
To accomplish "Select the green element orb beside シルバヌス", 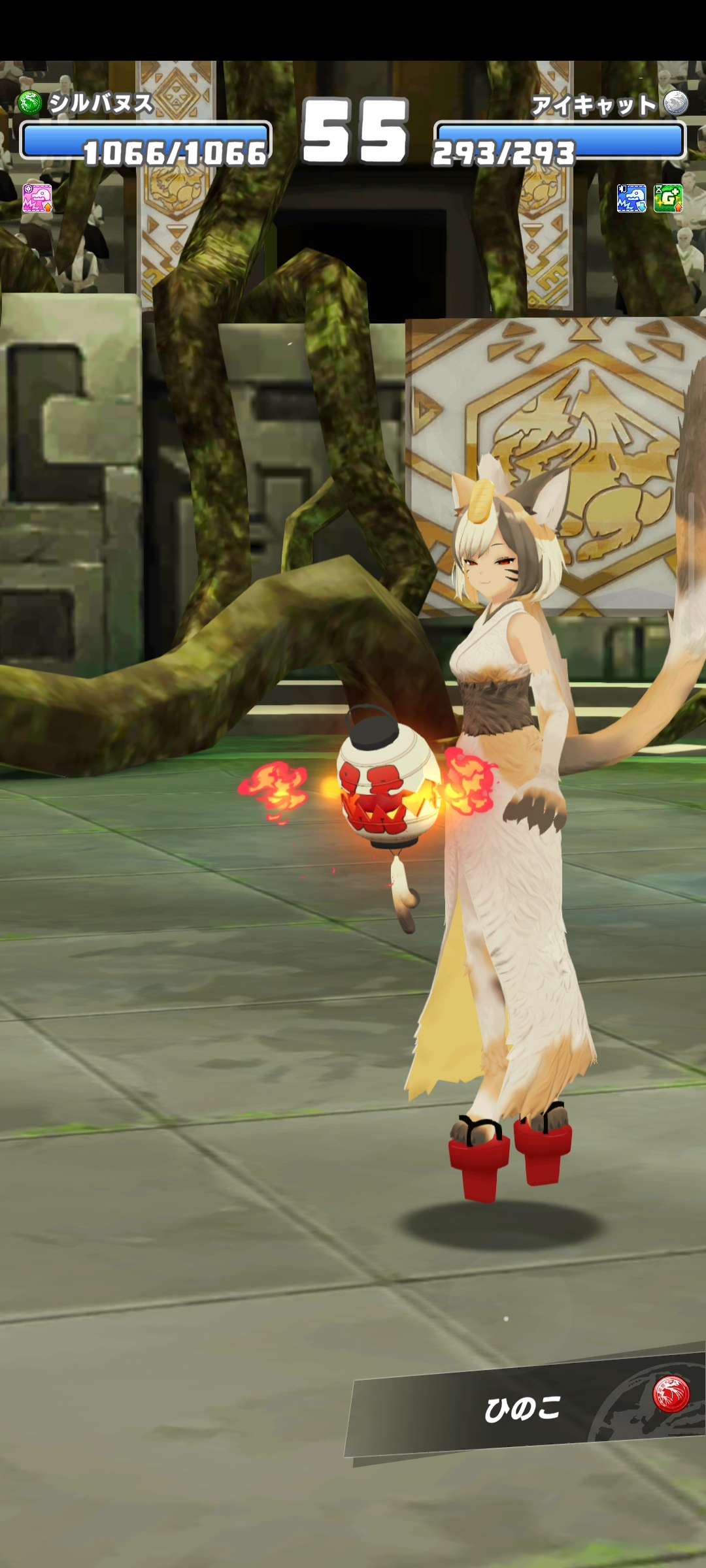I will tap(30, 103).
